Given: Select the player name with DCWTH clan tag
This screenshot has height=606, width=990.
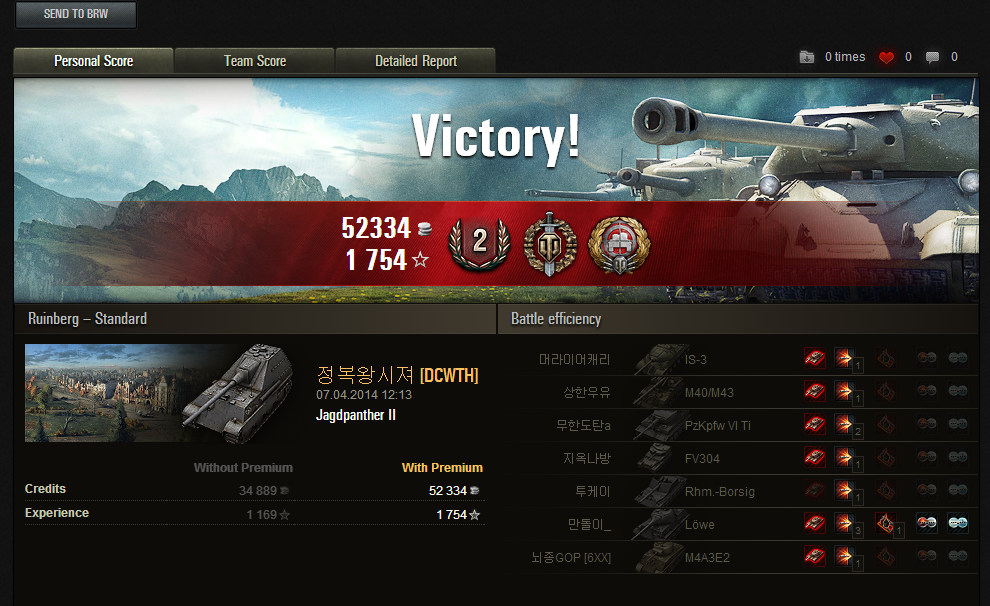Looking at the screenshot, I should click(397, 375).
